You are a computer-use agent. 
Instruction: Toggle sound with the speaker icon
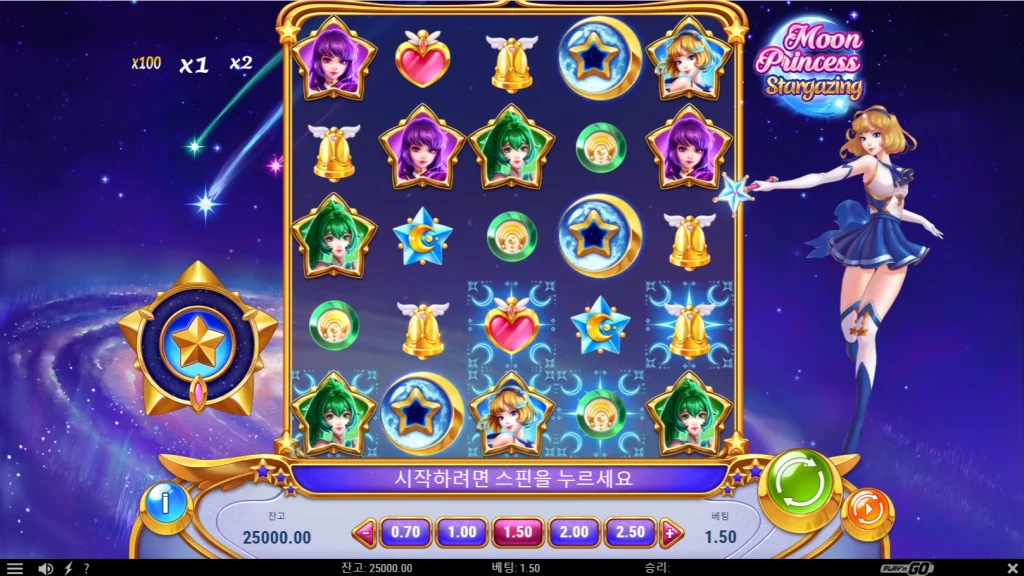tap(45, 568)
